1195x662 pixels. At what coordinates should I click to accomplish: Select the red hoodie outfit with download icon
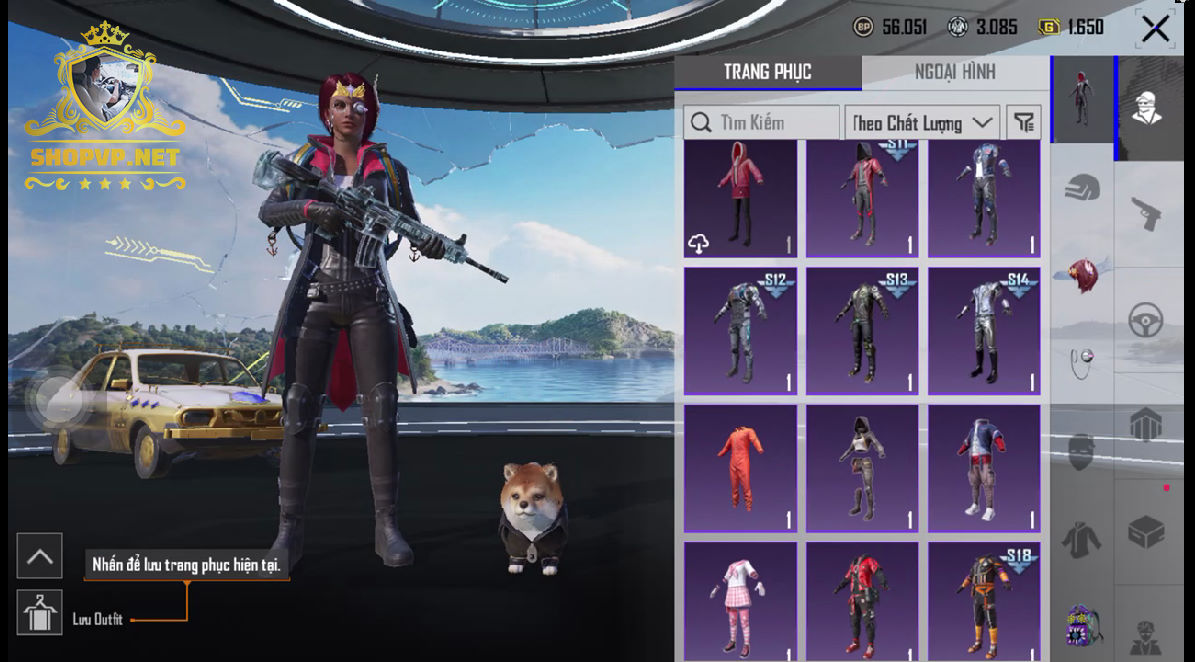[x=741, y=199]
